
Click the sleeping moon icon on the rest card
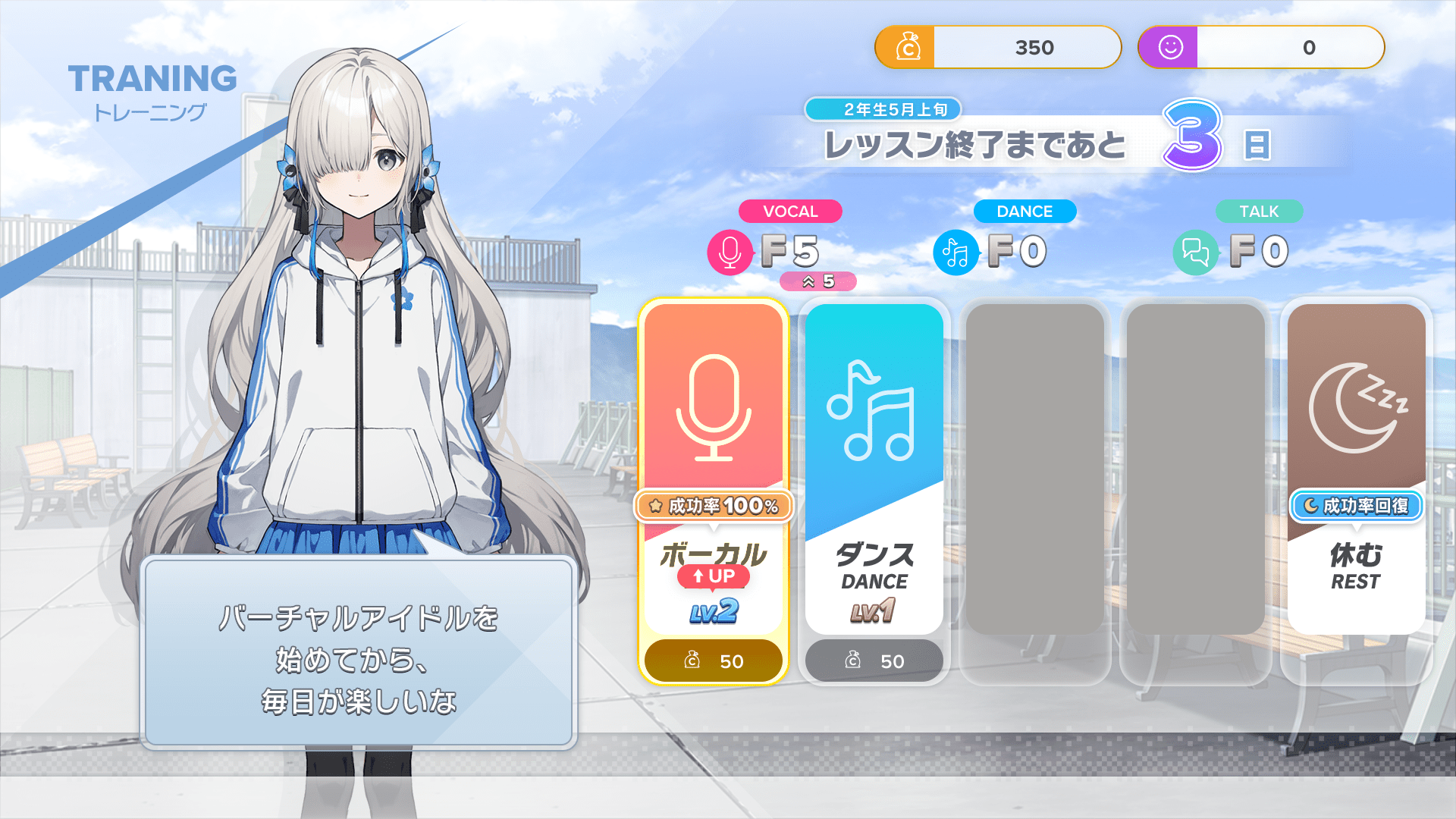1354,406
